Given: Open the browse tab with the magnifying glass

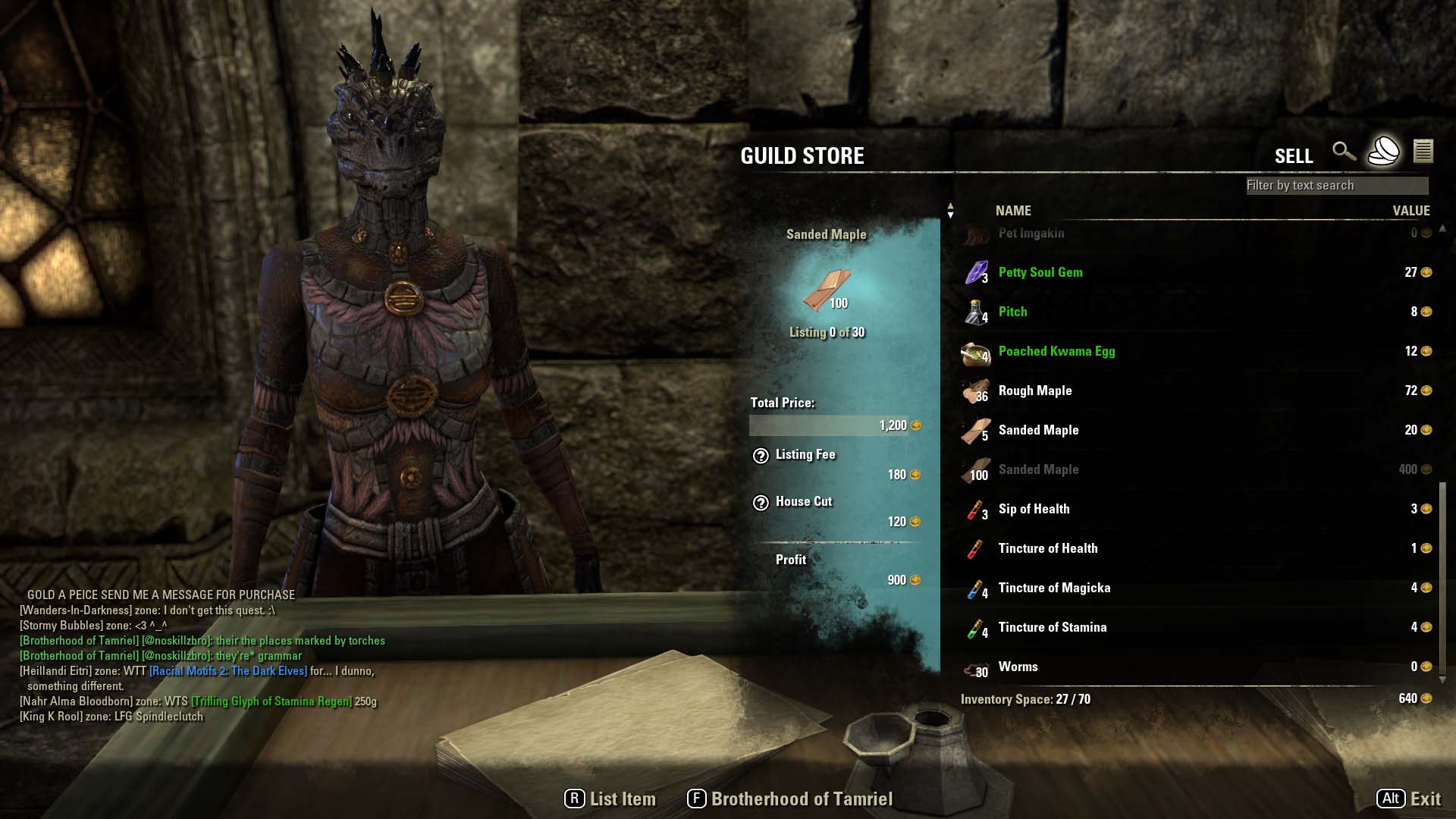Looking at the screenshot, I should [x=1345, y=152].
